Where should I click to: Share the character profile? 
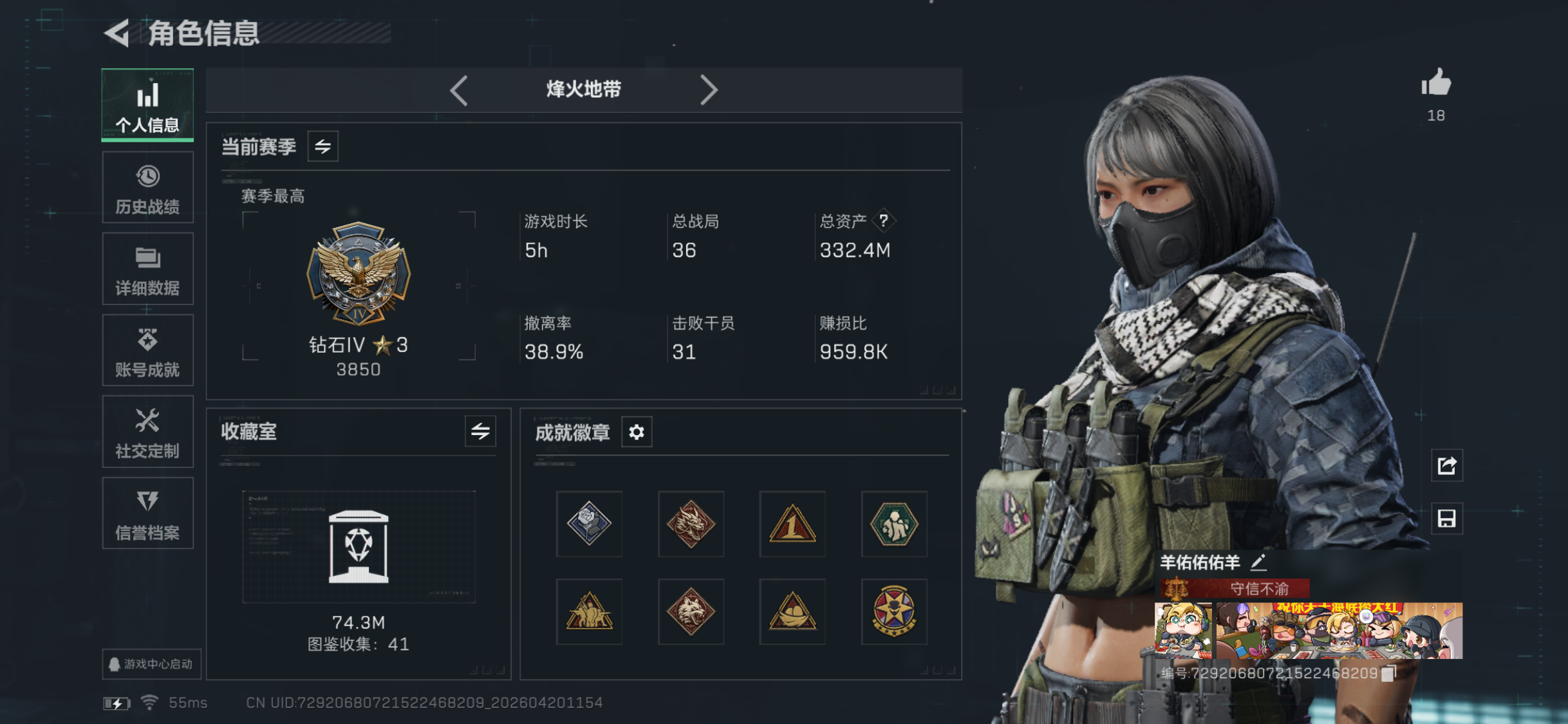(x=1446, y=465)
